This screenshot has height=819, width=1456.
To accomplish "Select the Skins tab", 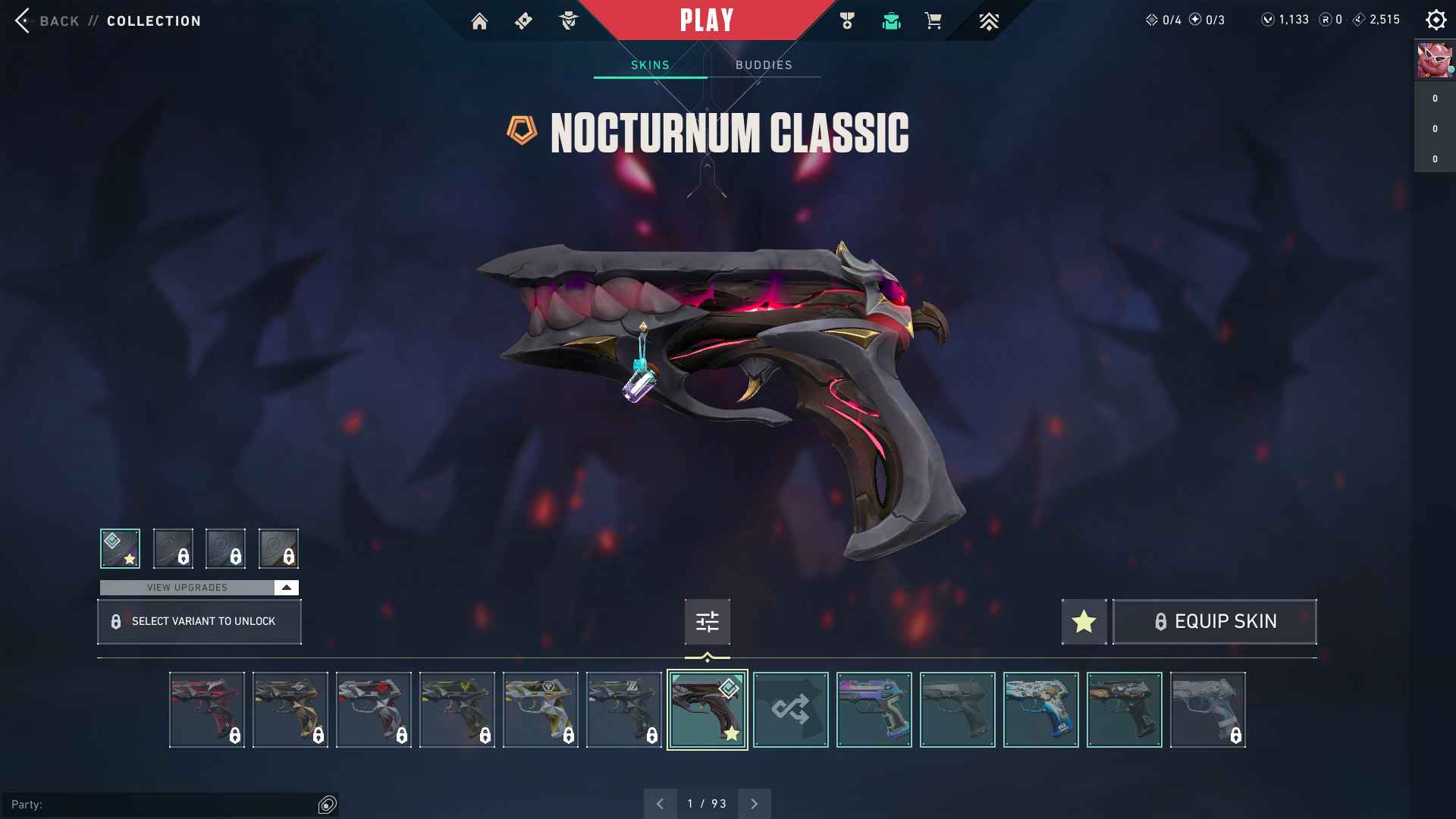I will [650, 65].
